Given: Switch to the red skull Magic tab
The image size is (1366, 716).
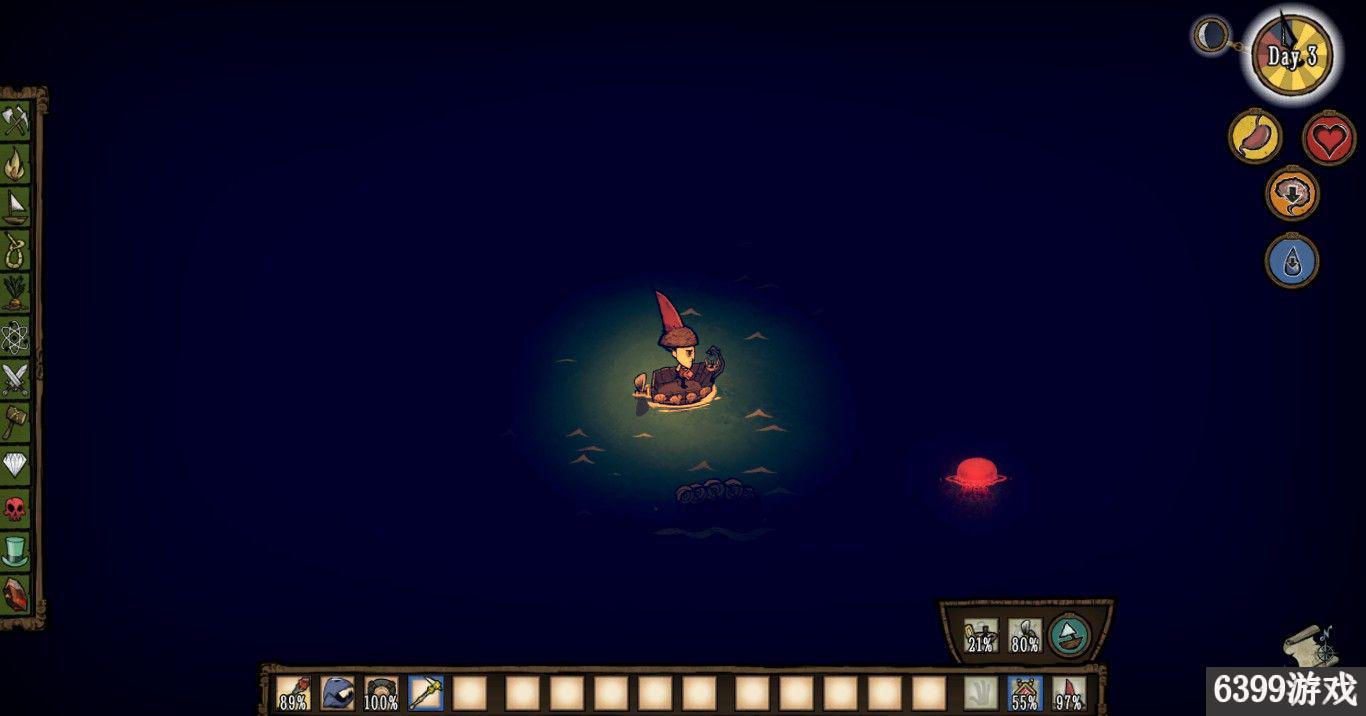Looking at the screenshot, I should point(17,508).
